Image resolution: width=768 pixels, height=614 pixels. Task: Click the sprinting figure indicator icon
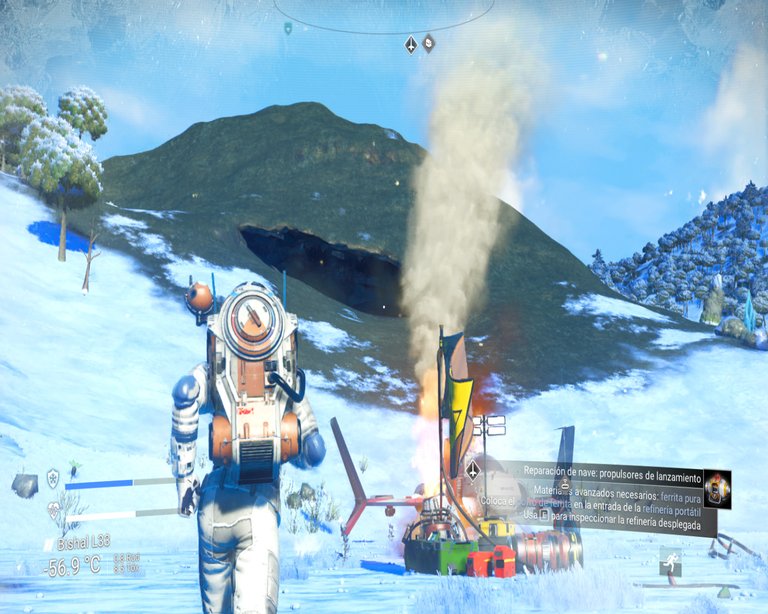pyautogui.click(x=670, y=562)
